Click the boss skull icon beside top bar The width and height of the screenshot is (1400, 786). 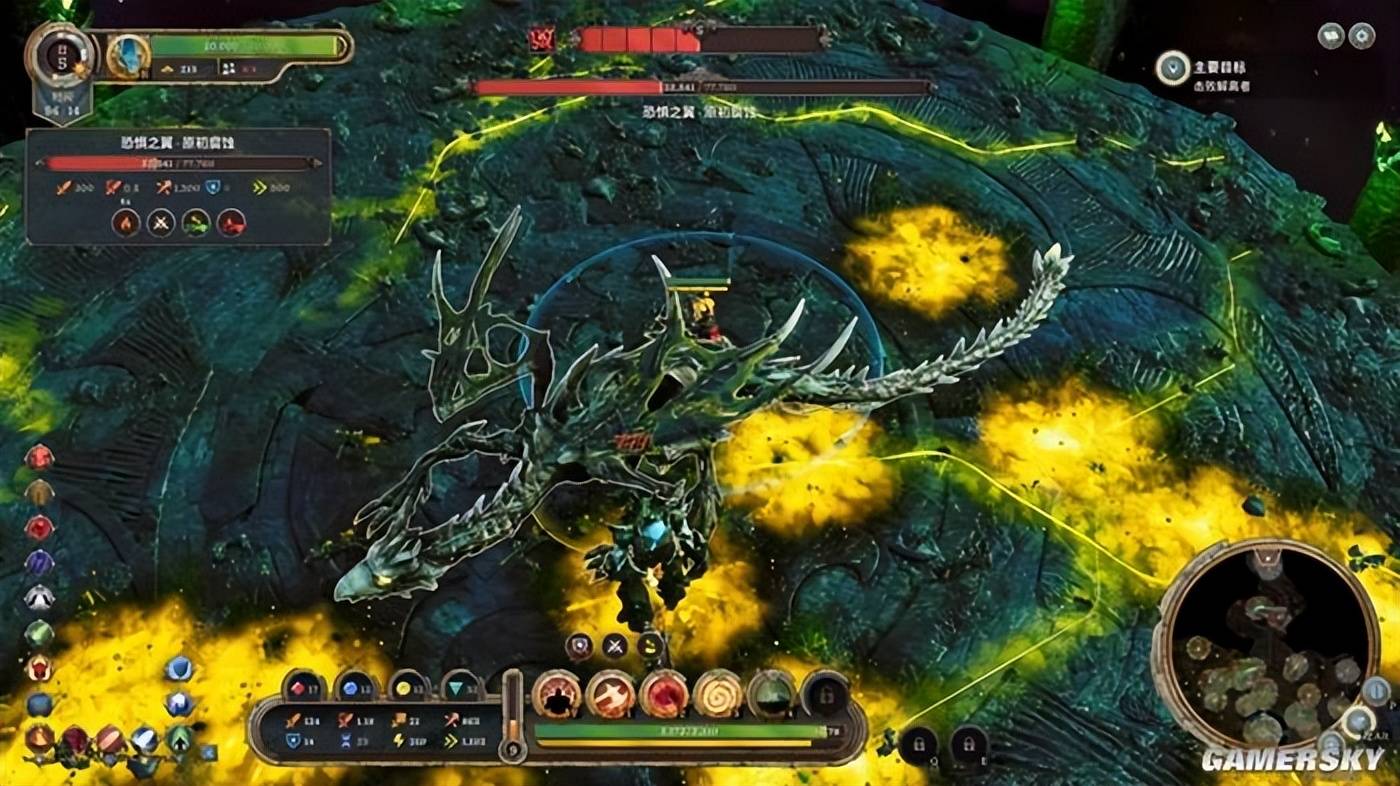click(543, 40)
